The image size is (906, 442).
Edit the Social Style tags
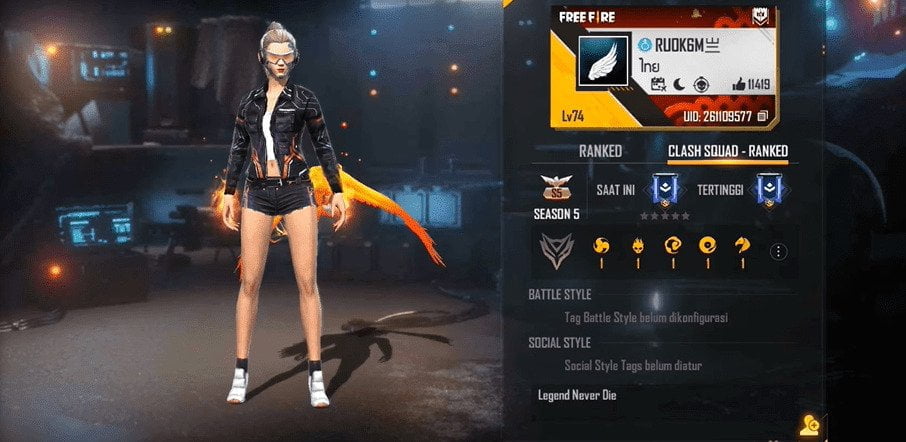point(632,365)
